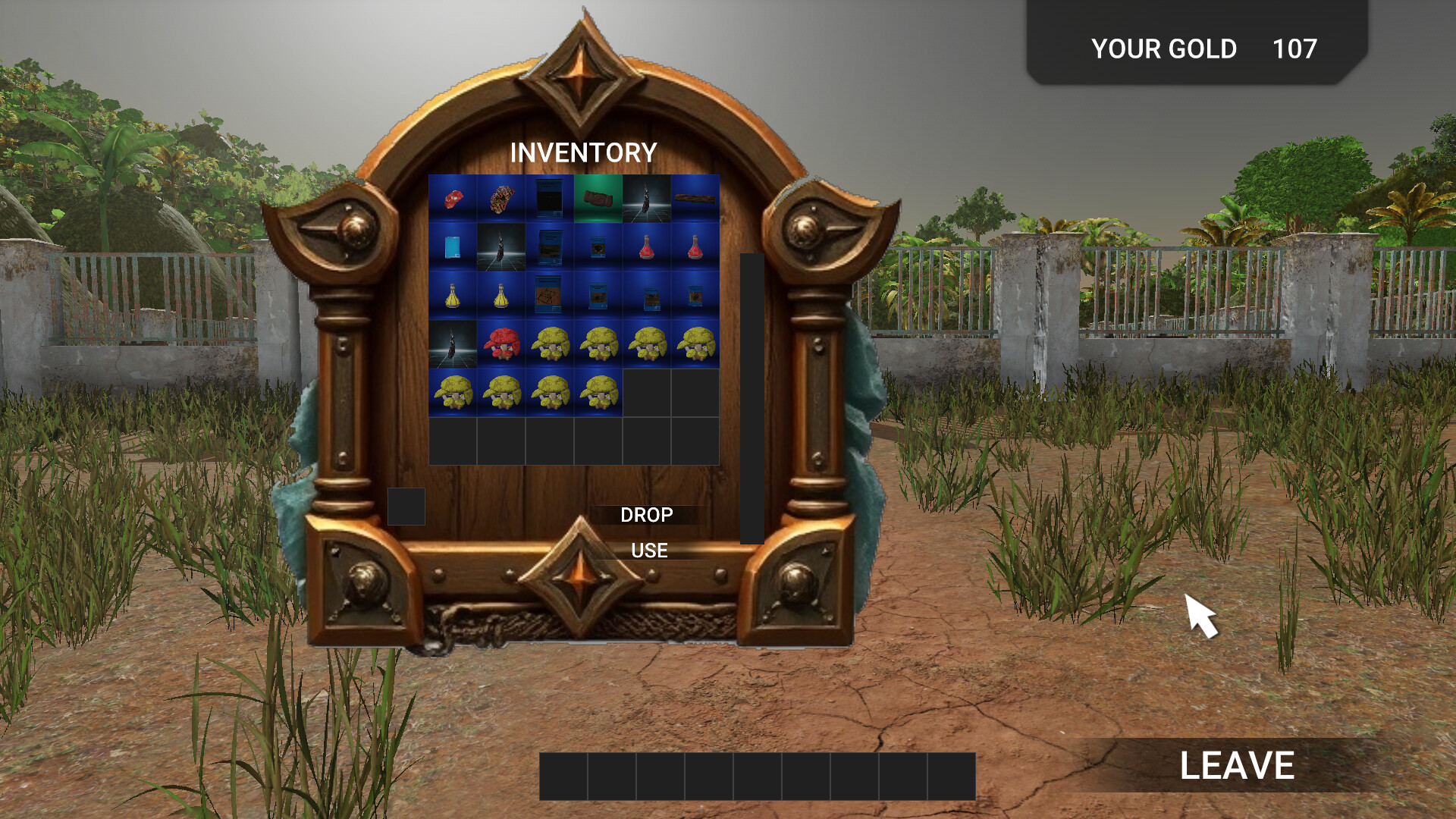
Task: Select the cooked steak item
Action: [501, 199]
